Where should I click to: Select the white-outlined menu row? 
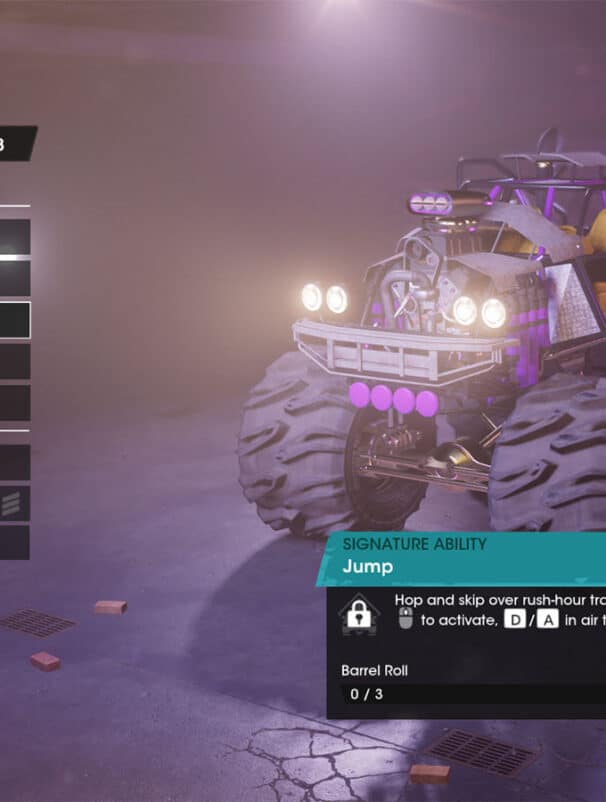14,320
